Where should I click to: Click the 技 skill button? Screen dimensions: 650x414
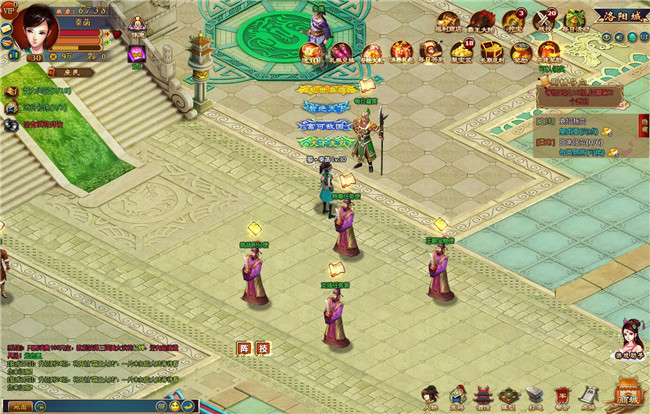[262, 348]
